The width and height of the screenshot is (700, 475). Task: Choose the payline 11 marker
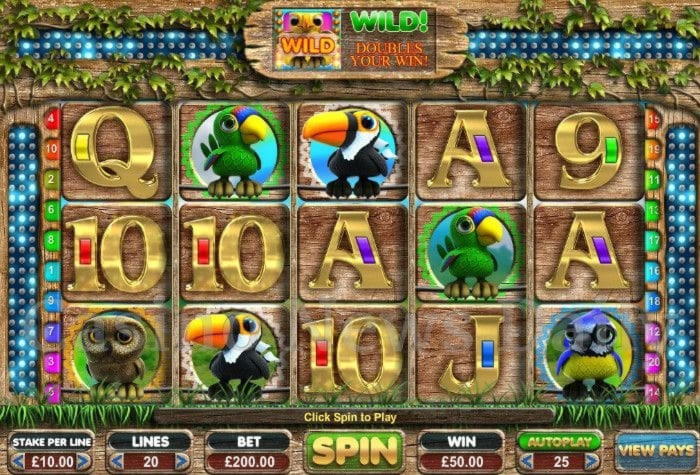pos(655,179)
